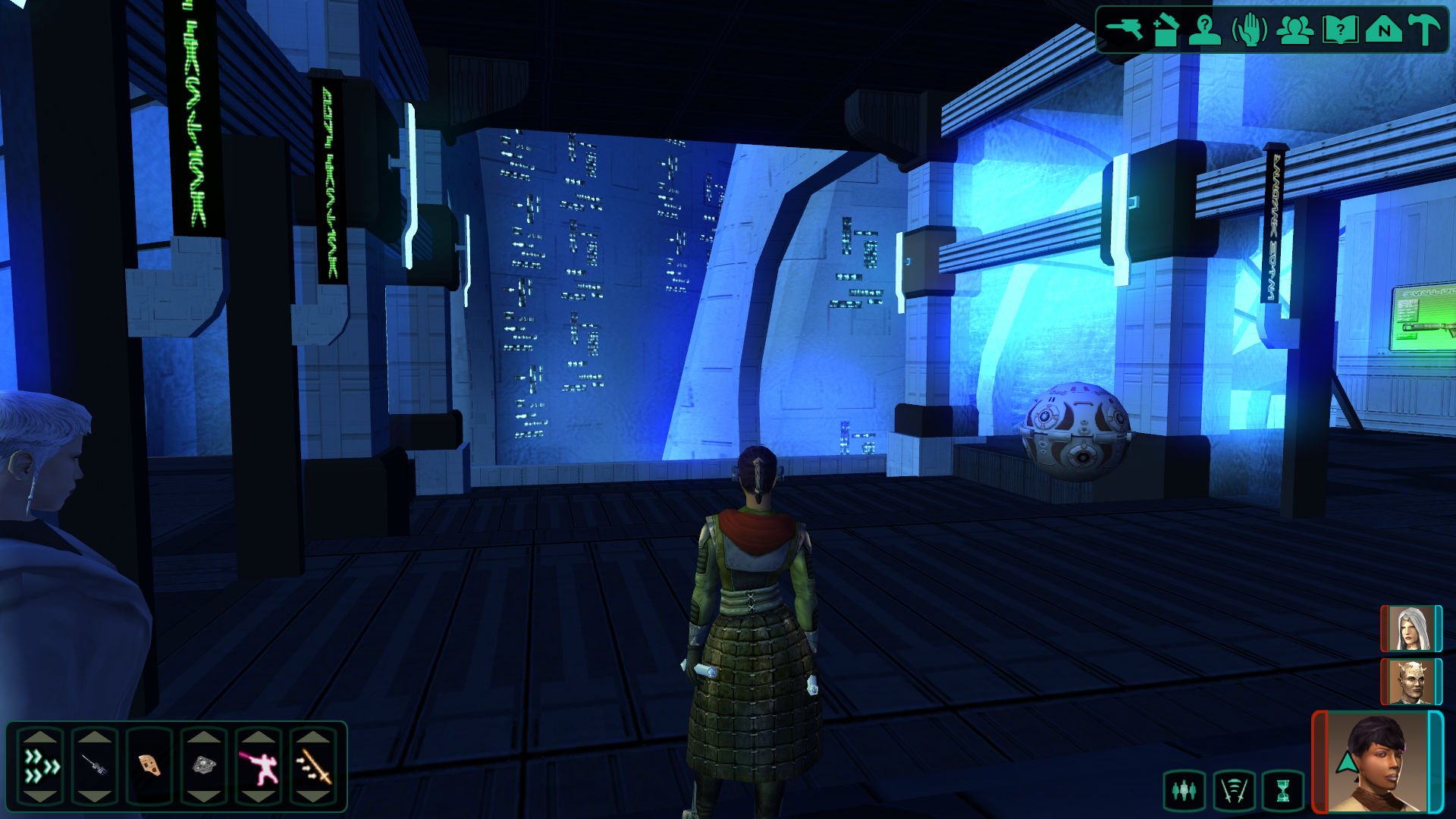This screenshot has width=1456, height=819.
Task: Activate the pink lightsaber fighter attack
Action: pos(259,766)
